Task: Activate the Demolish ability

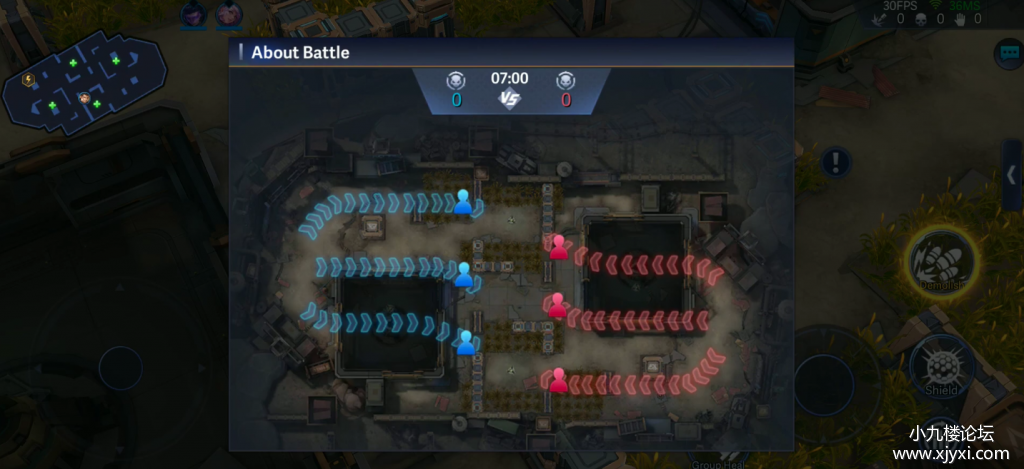Action: (x=942, y=260)
